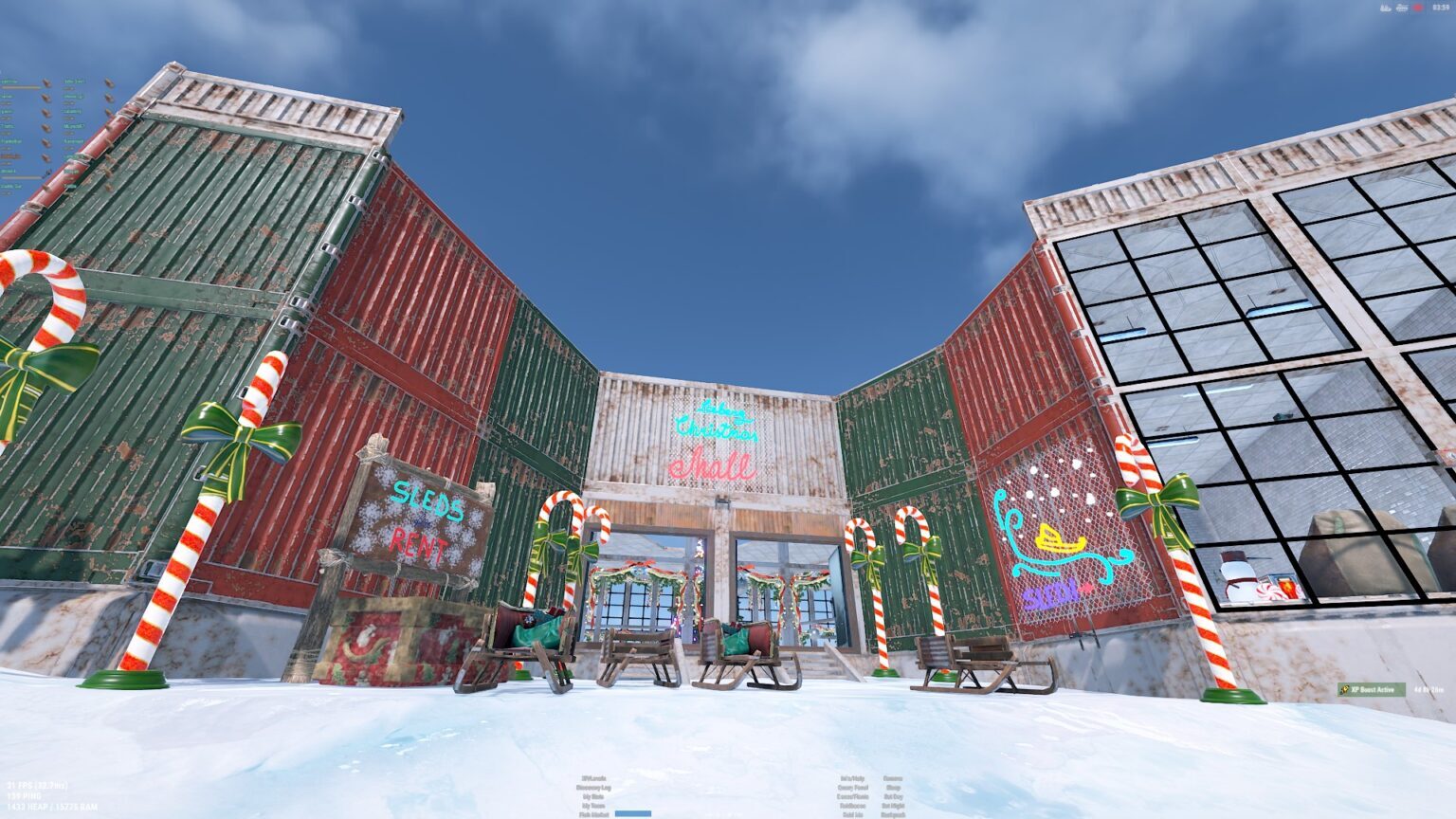The image size is (1456, 819).
Task: Open the XP/Levels menu entry
Action: (593, 779)
